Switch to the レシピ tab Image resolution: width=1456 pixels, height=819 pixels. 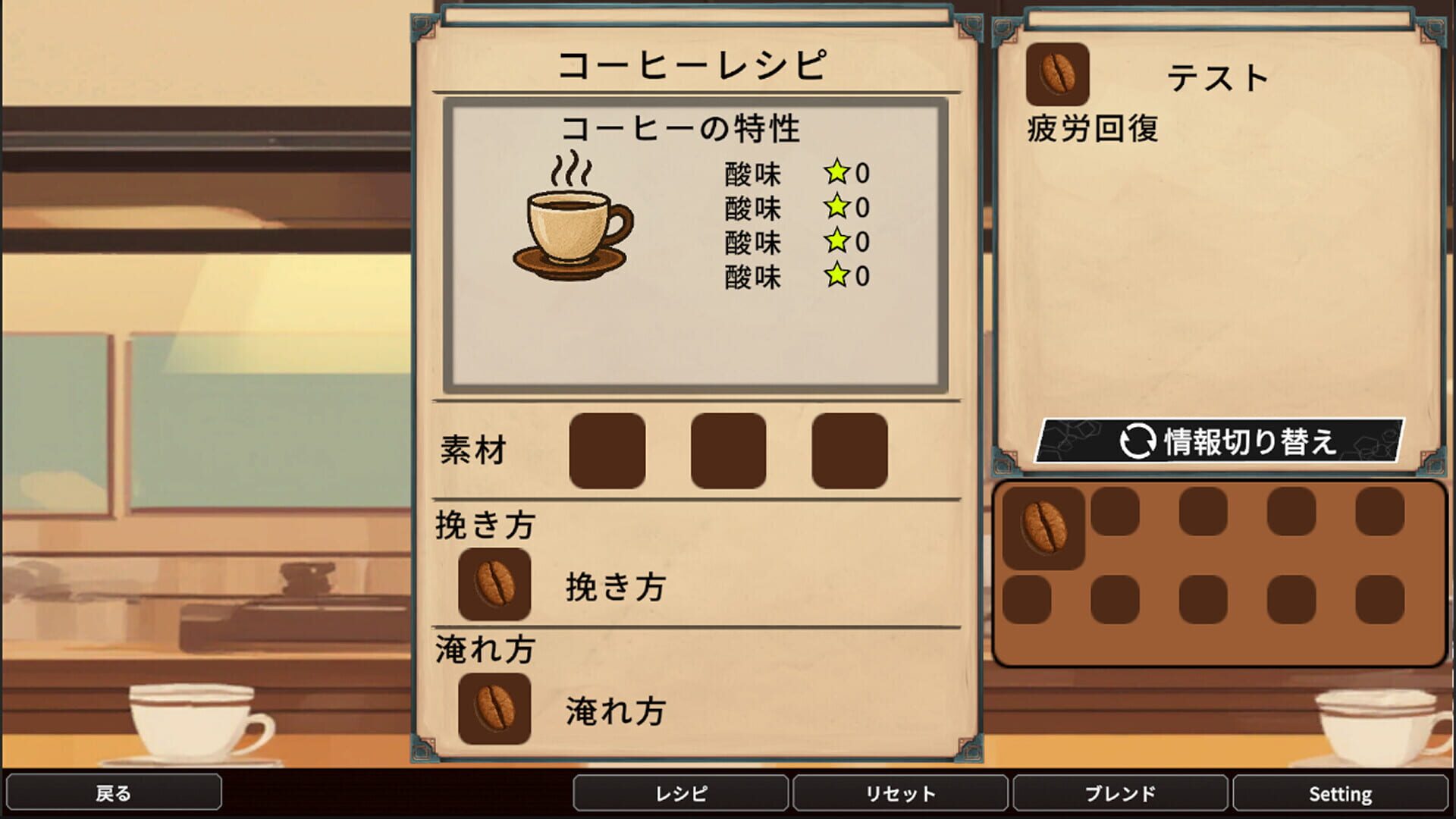[681, 795]
